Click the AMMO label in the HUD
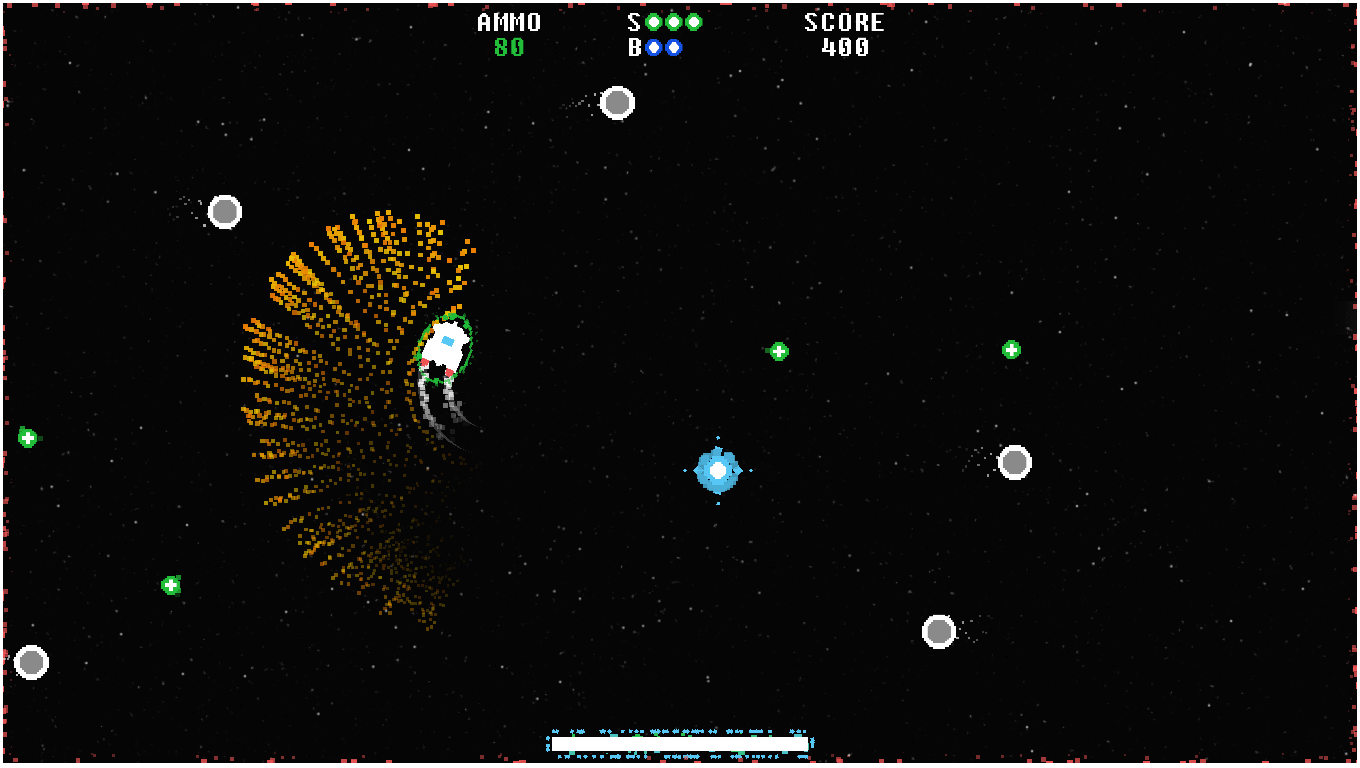The width and height of the screenshot is (1360, 768). pyautogui.click(x=508, y=22)
